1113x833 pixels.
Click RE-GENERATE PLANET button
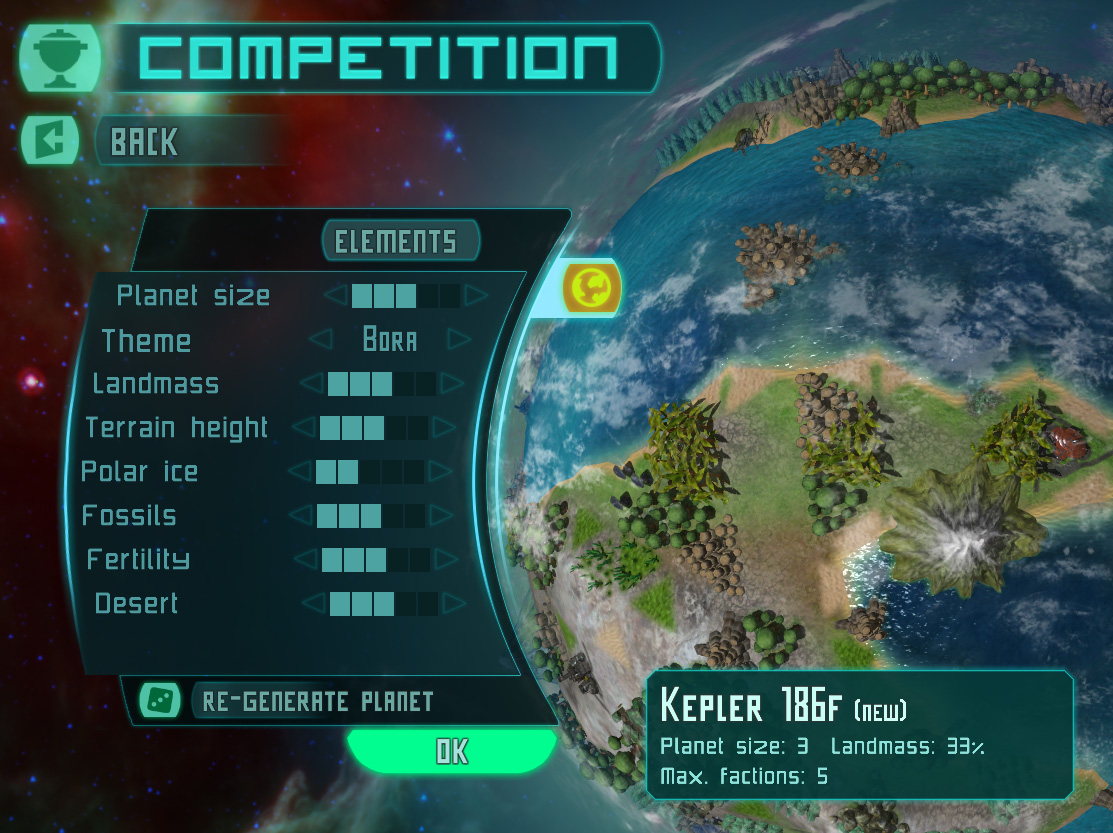(x=317, y=701)
